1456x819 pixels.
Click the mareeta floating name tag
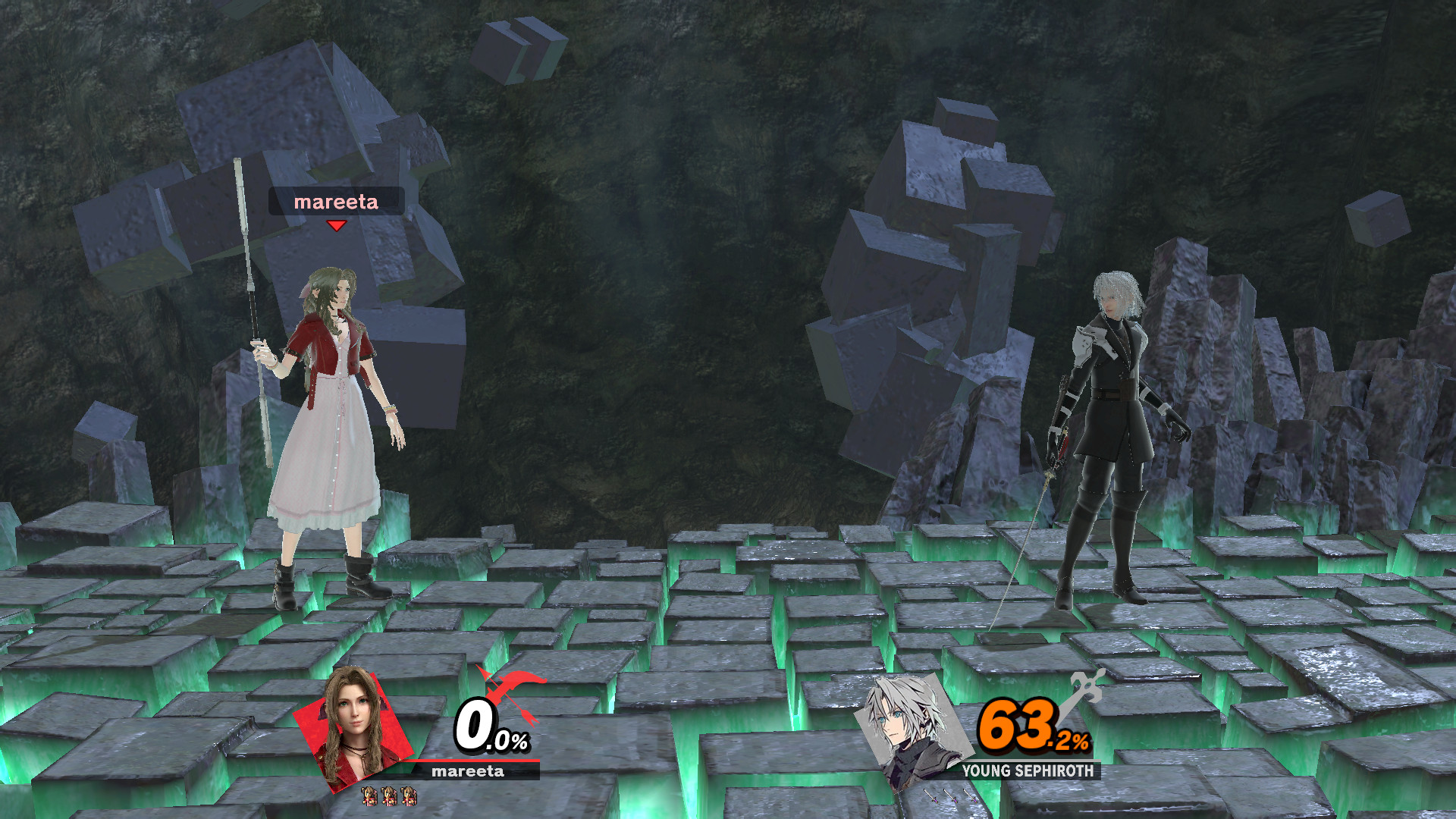point(336,200)
